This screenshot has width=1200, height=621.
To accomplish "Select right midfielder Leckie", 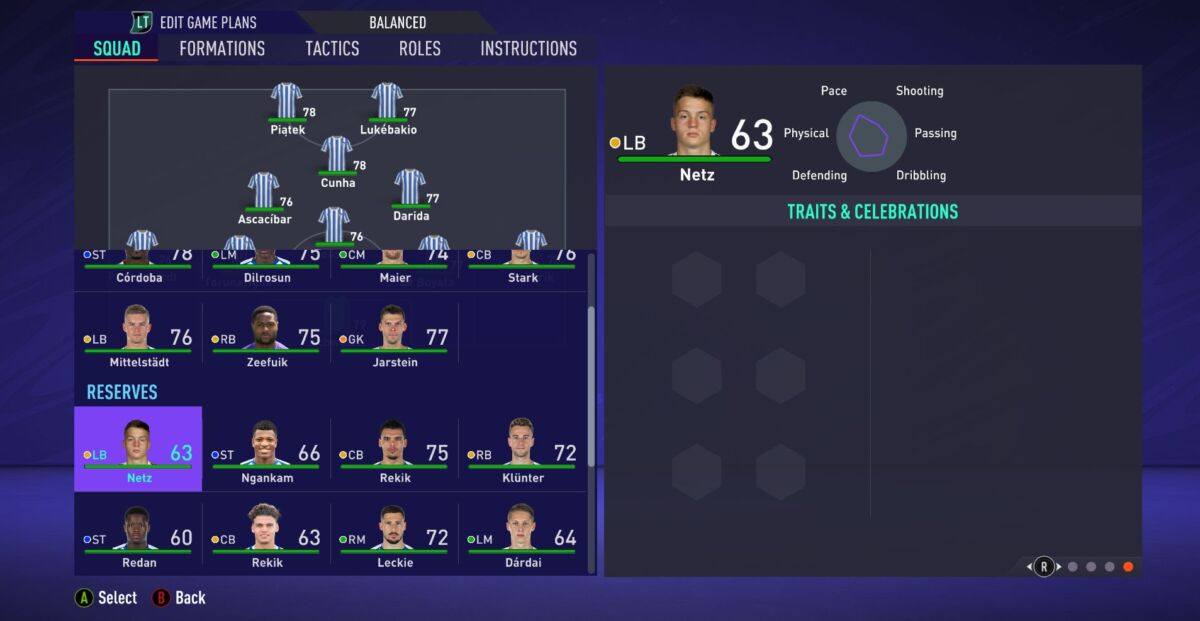I will click(394, 534).
